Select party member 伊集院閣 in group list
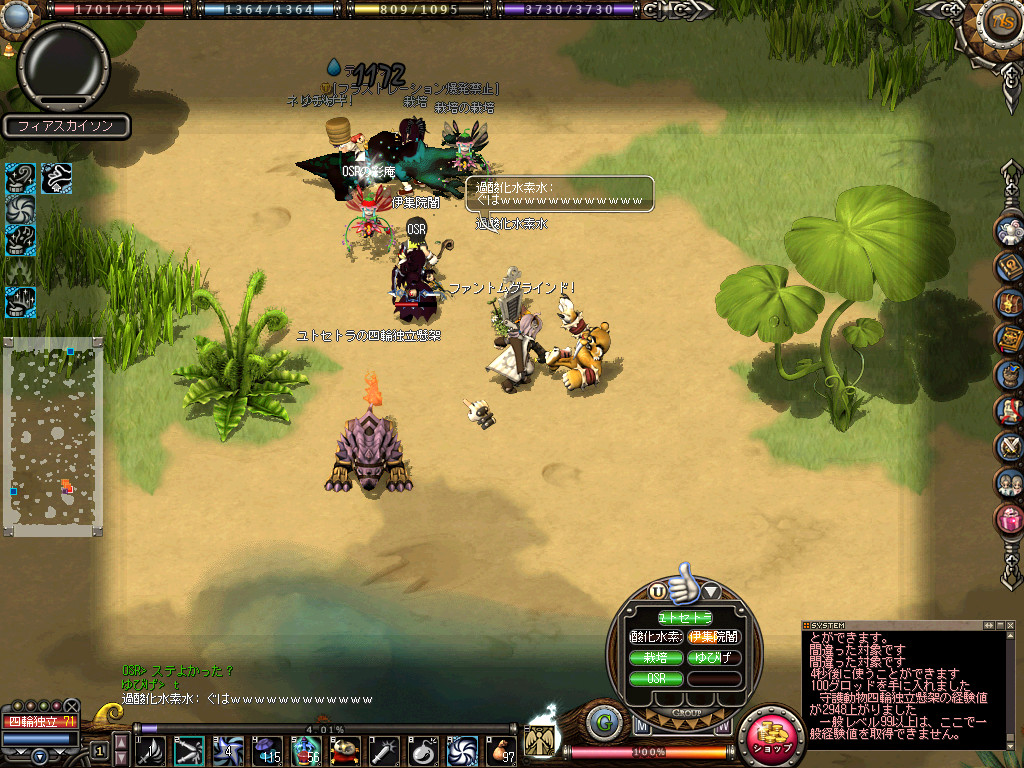Screen dimensions: 1024x768 point(714,636)
